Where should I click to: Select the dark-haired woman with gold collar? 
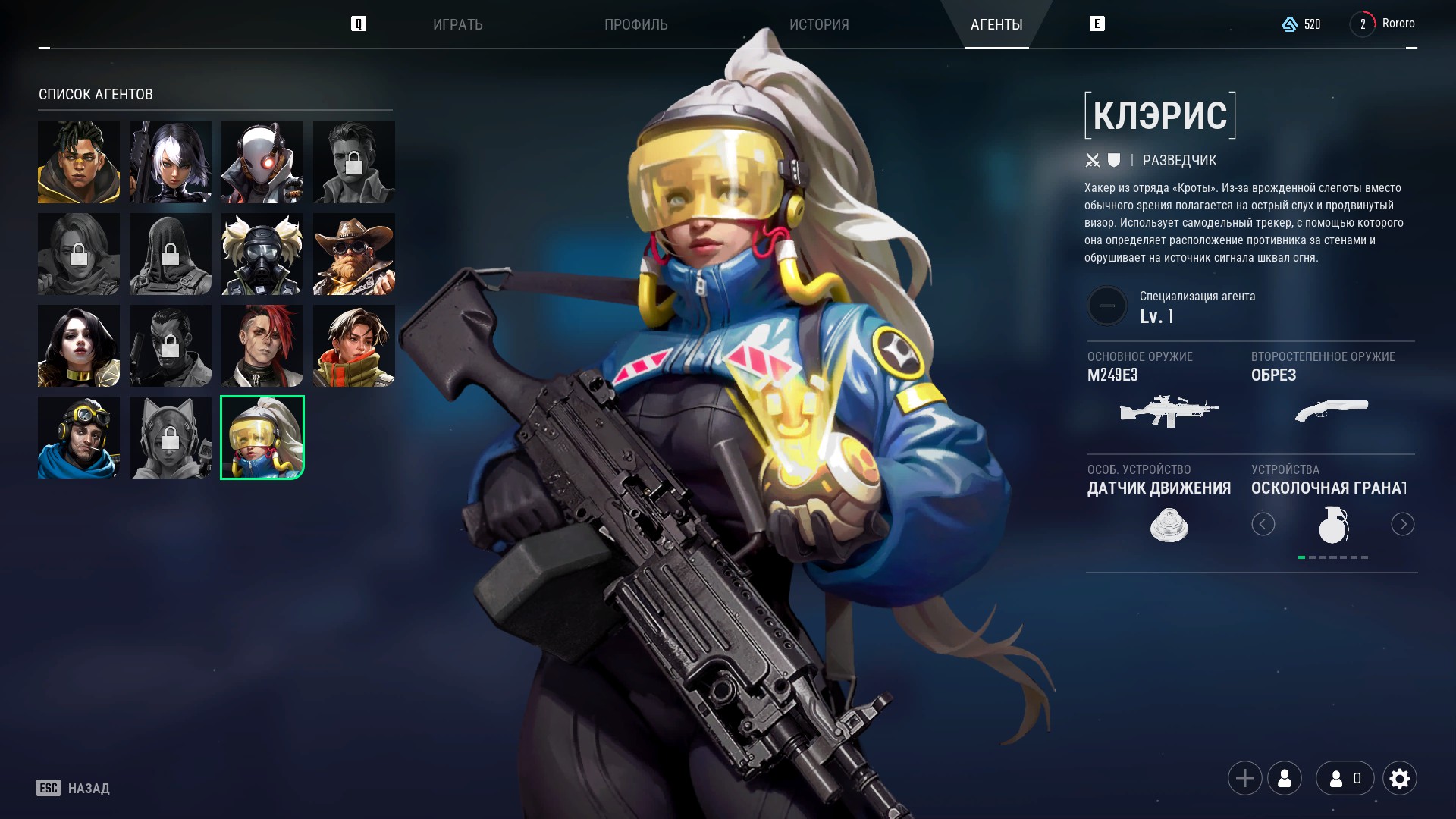pos(79,346)
